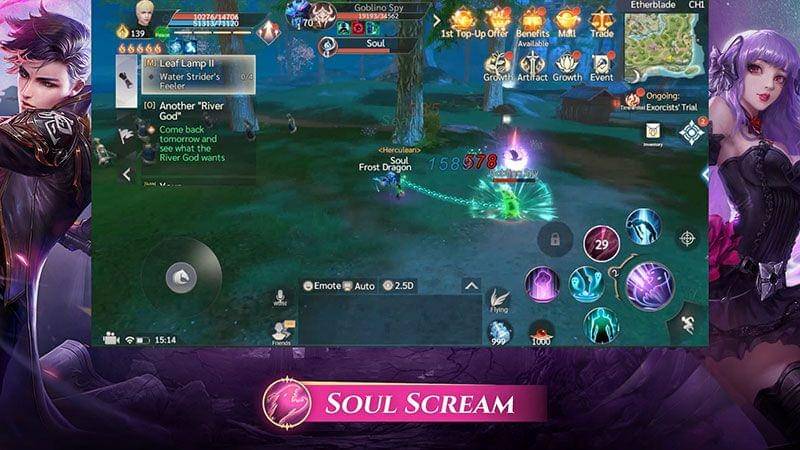Open the Friends list
The height and width of the screenshot is (450, 800).
pos(281,332)
